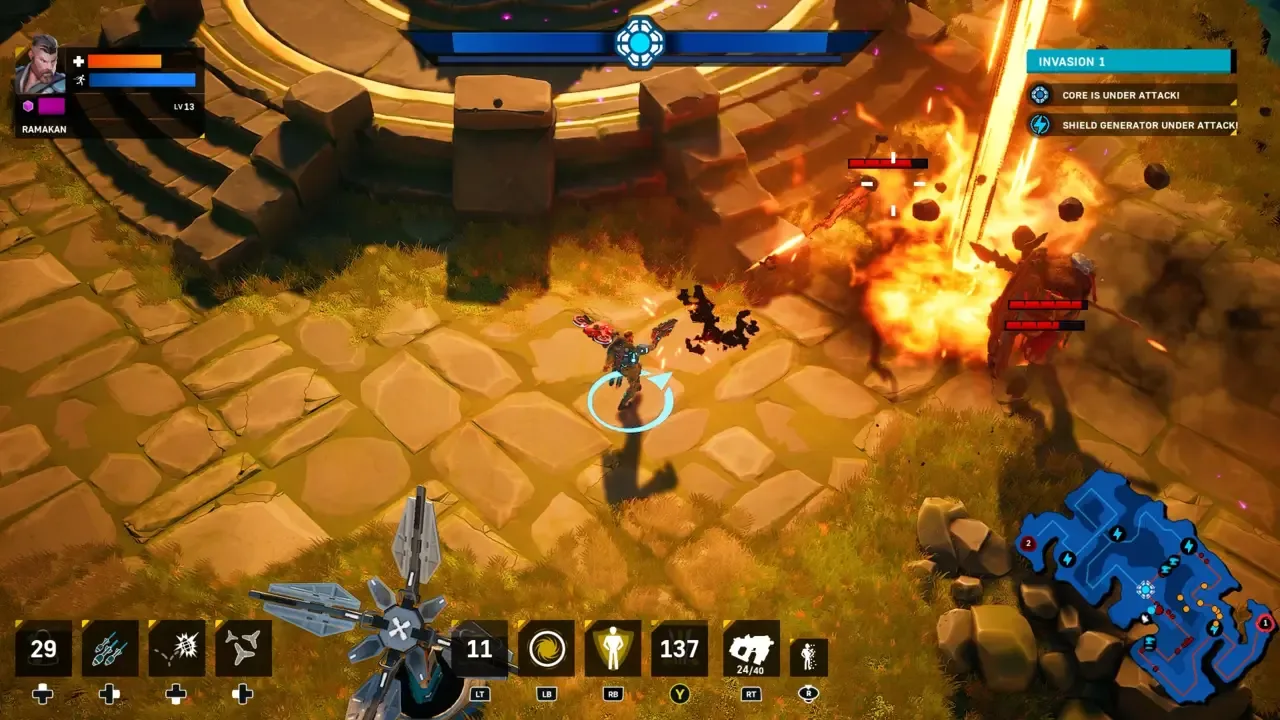This screenshot has width=1280, height=720.
Task: Trigger the yellow shield figure ability
Action: click(613, 649)
